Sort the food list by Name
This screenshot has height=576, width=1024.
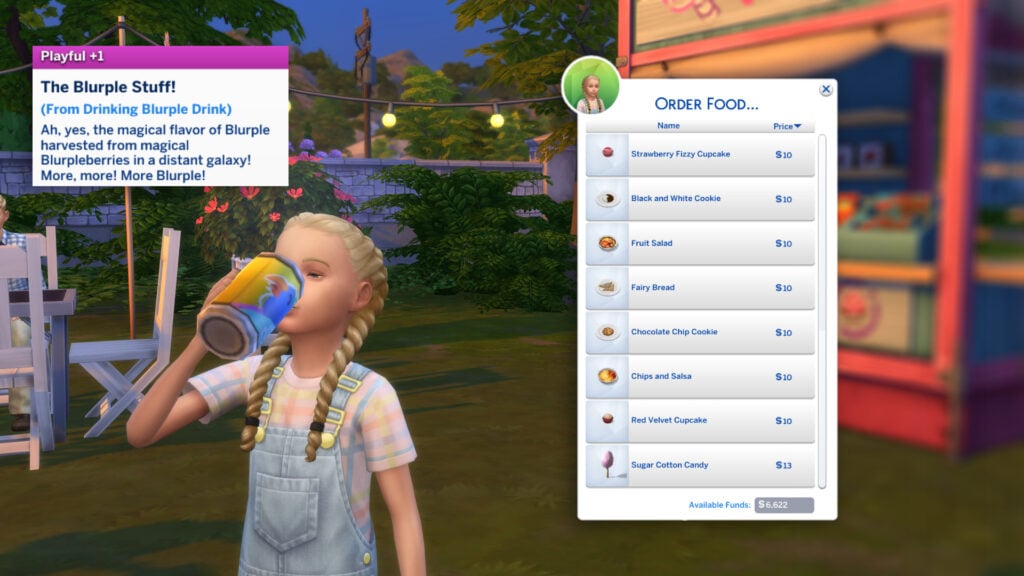point(668,126)
